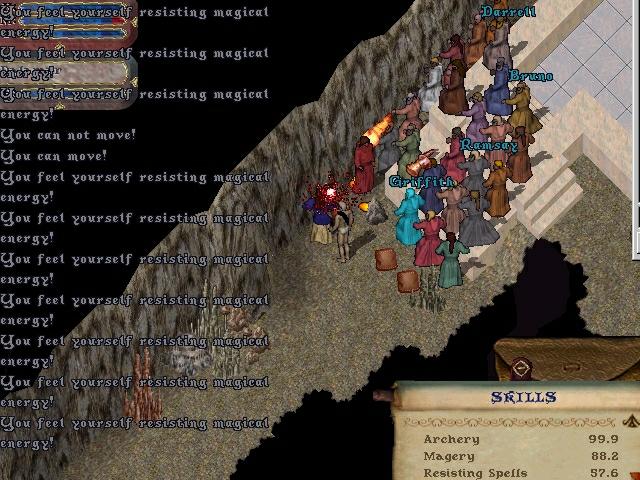This screenshot has height=480, width=640.
Task: Click the Skills scroll title header
Action: coord(523,398)
